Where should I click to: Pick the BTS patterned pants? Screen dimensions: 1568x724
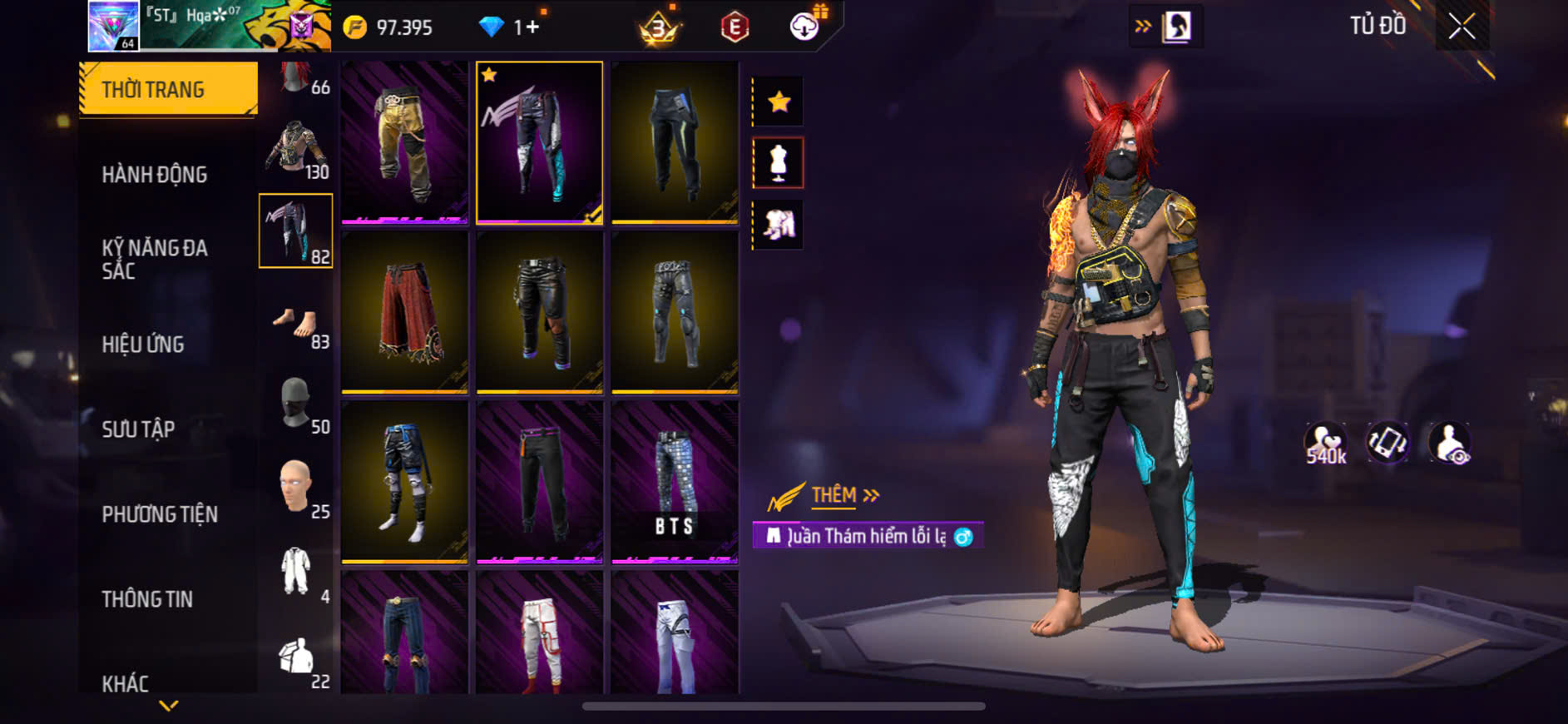[675, 482]
